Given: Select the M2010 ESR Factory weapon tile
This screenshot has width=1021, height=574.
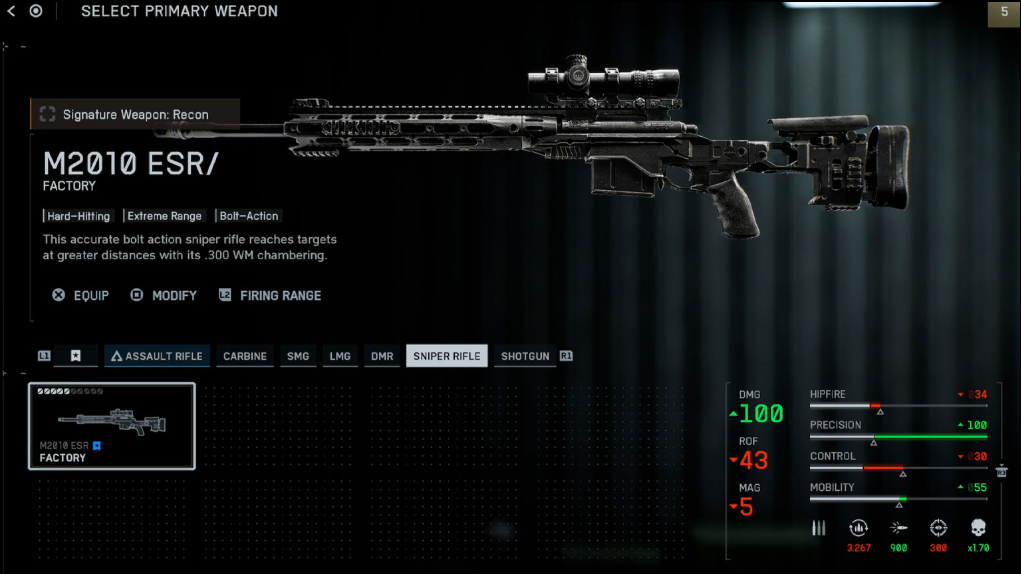Looking at the screenshot, I should click(x=112, y=426).
